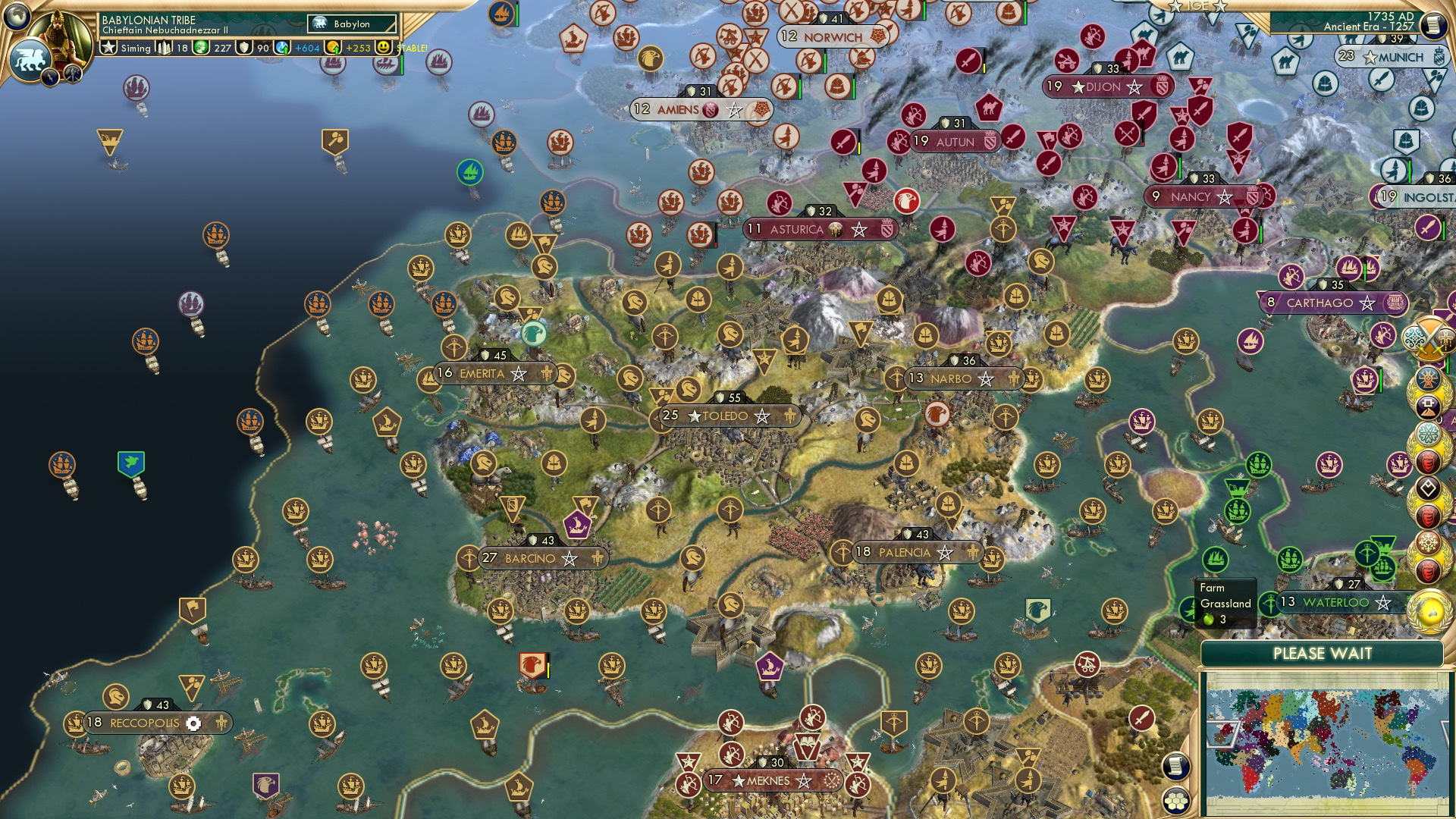
Task: Click the culture +604 icon in the top bar
Action: tap(282, 47)
